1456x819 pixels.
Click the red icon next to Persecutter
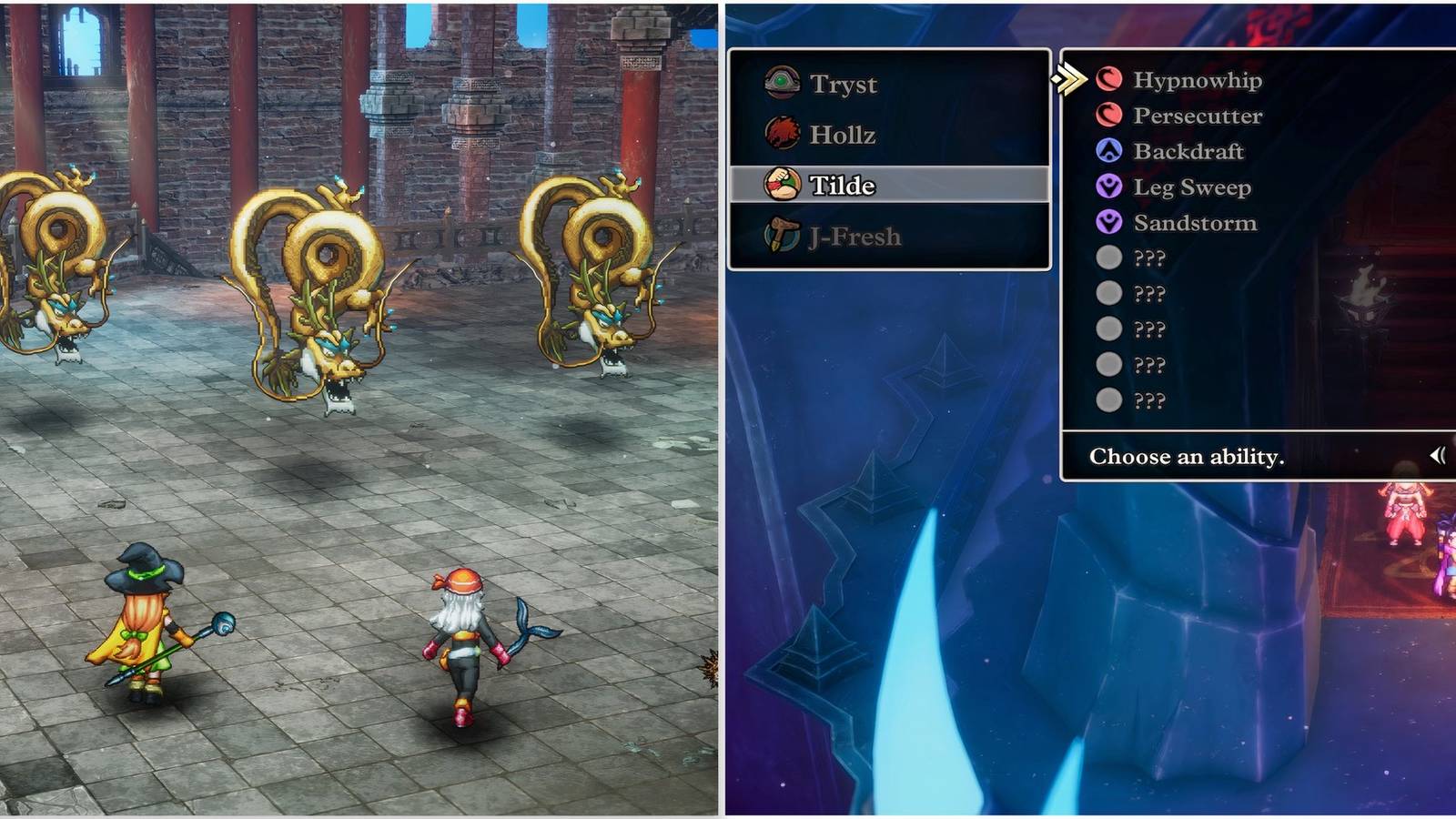(x=1107, y=116)
